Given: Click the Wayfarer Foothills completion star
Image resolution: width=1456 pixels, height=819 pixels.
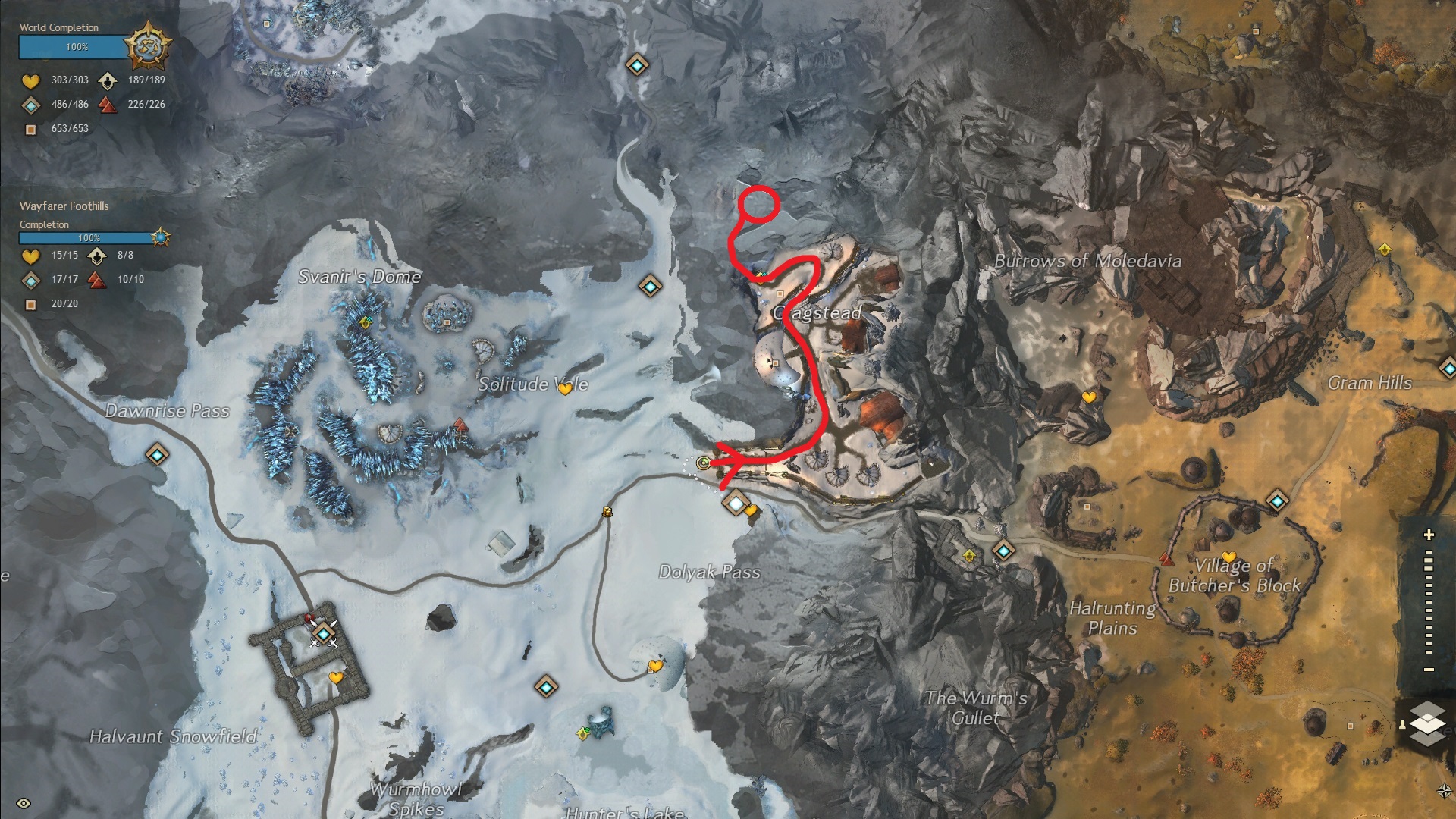Looking at the screenshot, I should click(161, 237).
